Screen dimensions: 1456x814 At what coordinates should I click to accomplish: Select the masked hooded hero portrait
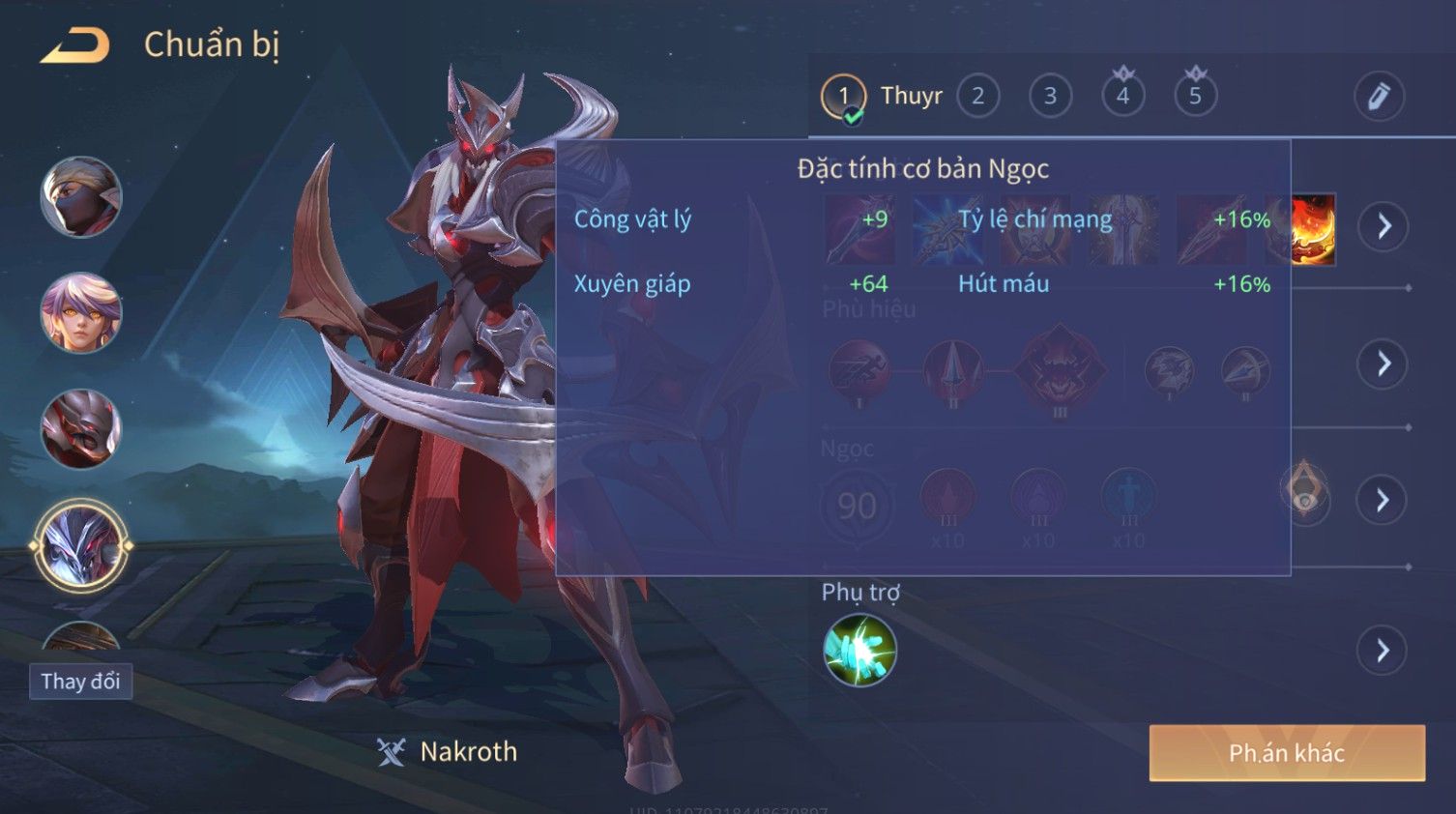click(x=81, y=197)
